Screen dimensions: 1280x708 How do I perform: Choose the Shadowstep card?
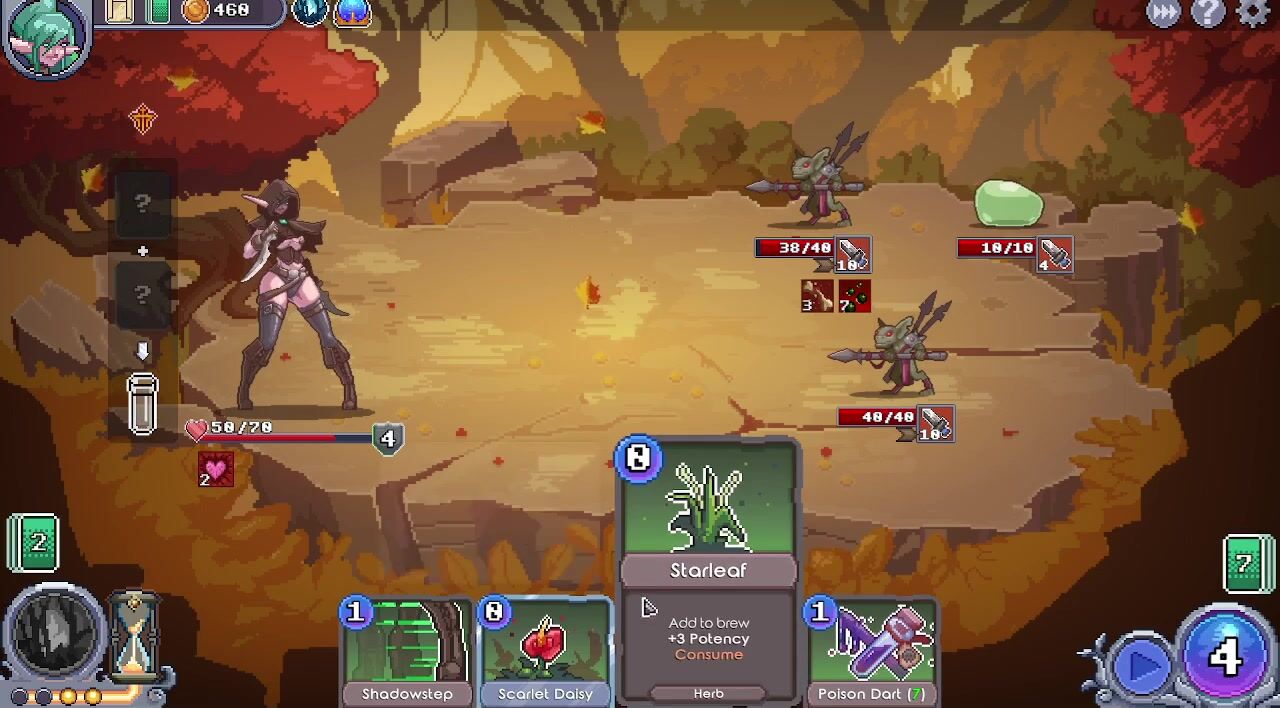pos(407,652)
